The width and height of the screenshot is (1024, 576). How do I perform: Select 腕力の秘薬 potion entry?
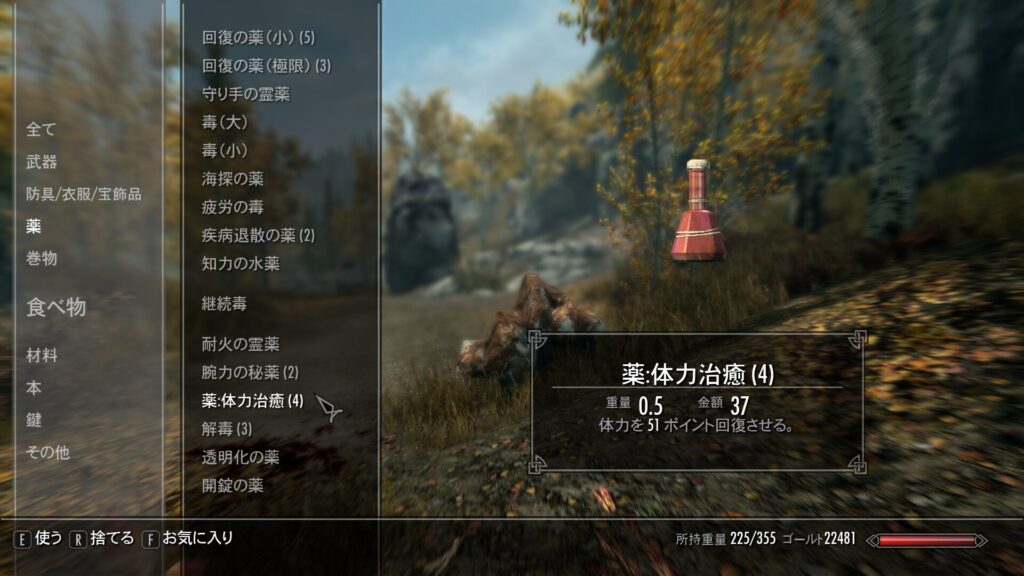click(x=250, y=372)
